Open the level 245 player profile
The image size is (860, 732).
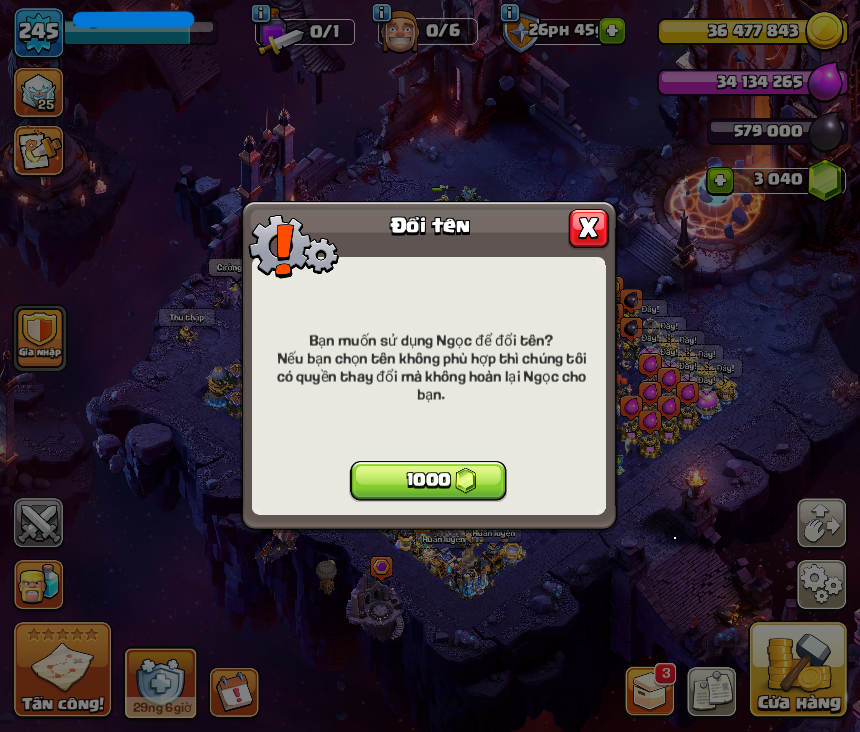[x=38, y=31]
